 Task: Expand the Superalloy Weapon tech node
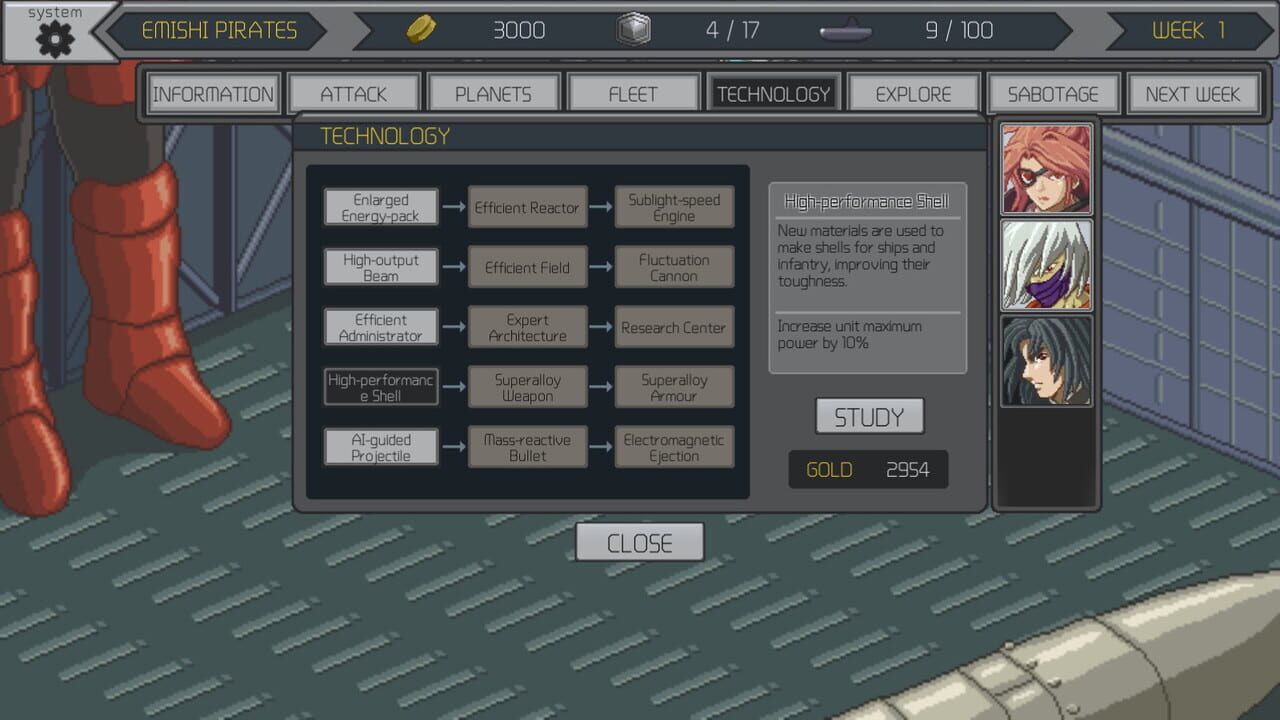(x=527, y=387)
